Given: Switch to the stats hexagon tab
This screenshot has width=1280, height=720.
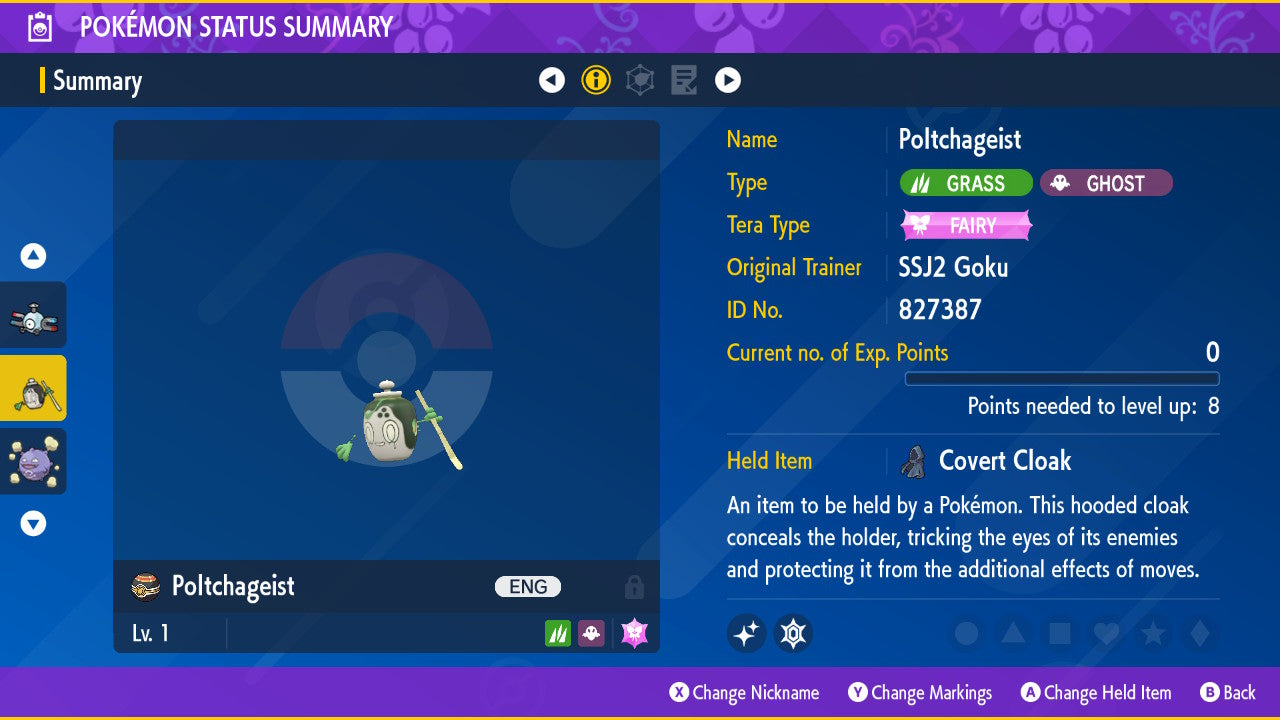Looking at the screenshot, I should 640,80.
